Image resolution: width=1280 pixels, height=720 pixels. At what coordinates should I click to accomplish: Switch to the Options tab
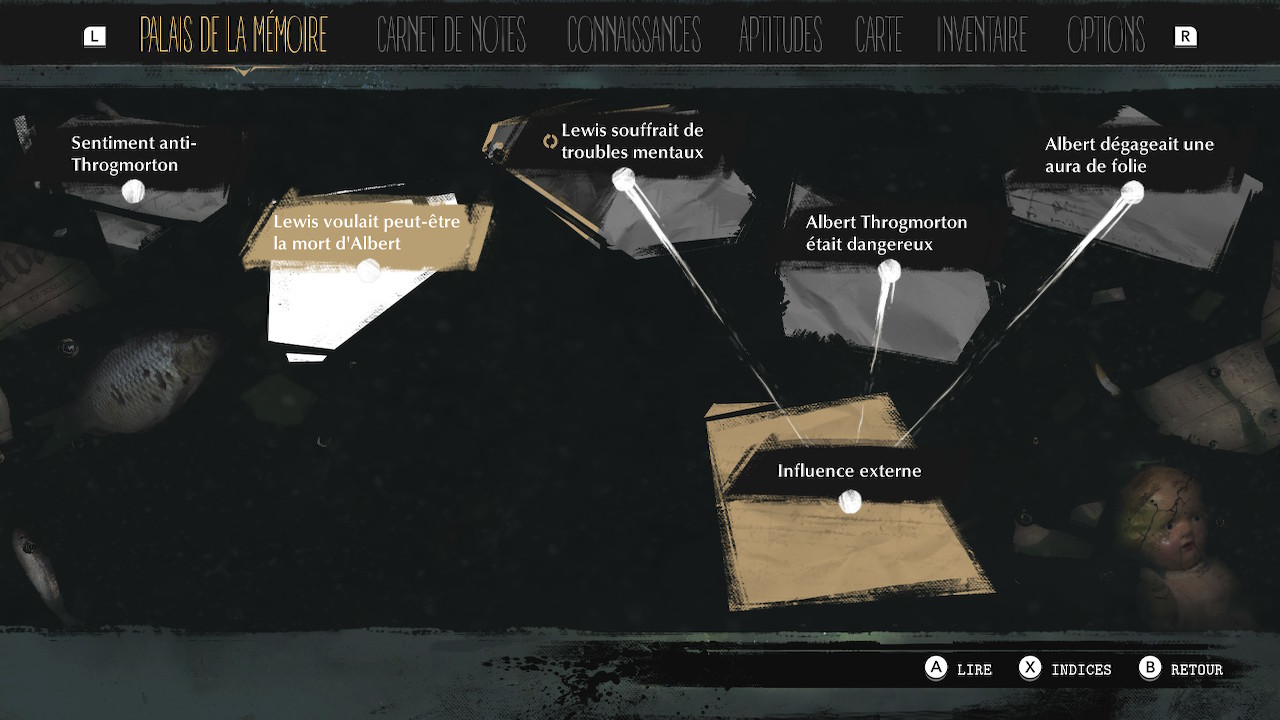coord(1105,36)
